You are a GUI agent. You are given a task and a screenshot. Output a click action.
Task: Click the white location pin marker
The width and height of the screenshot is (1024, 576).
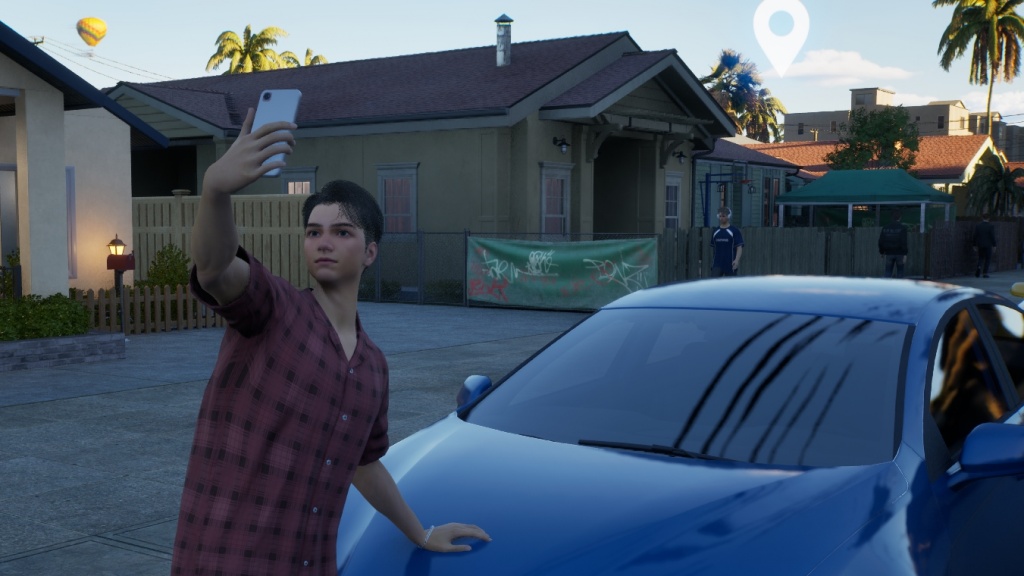click(x=781, y=32)
